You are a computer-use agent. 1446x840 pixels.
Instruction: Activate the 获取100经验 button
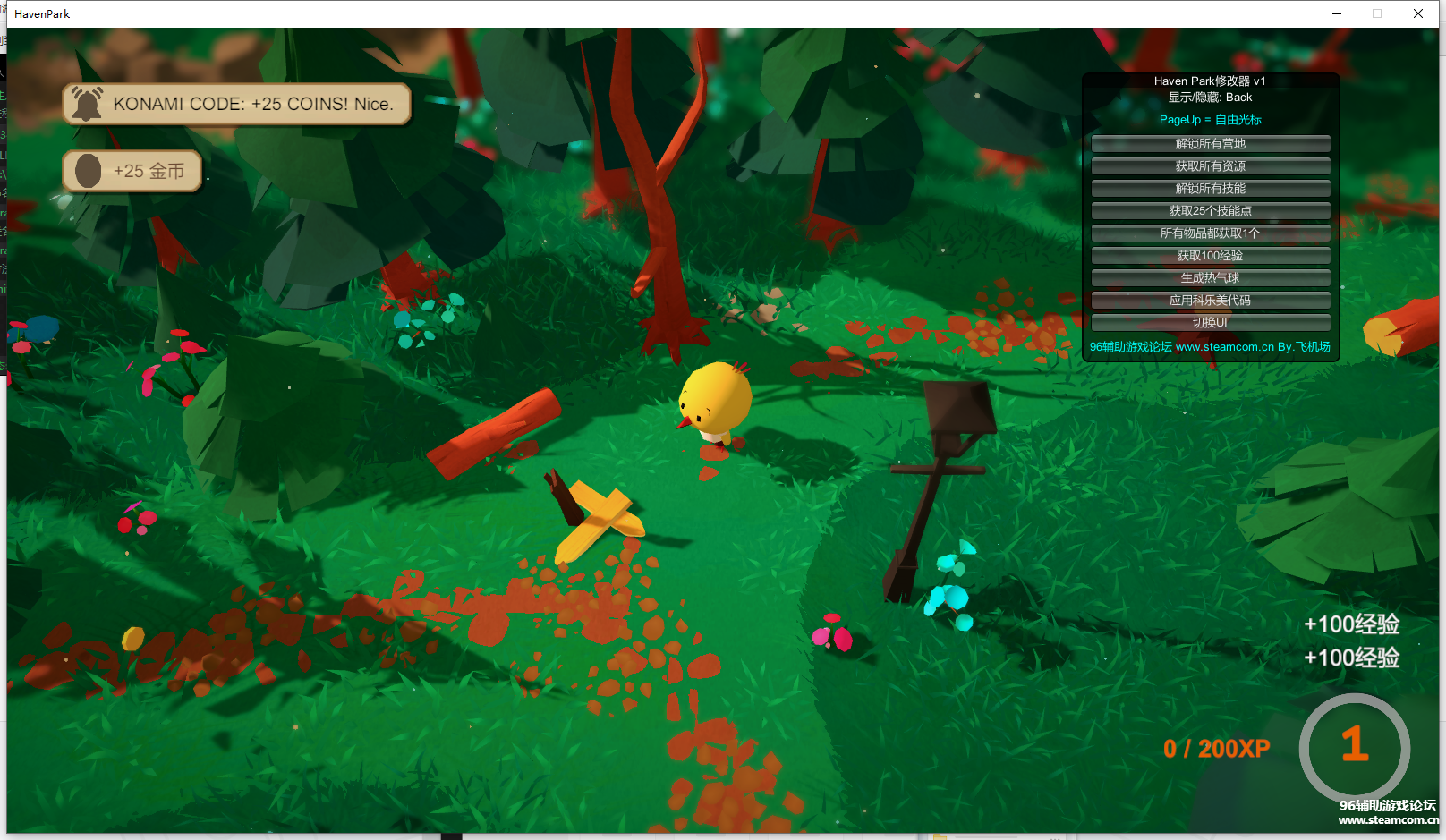point(1210,256)
